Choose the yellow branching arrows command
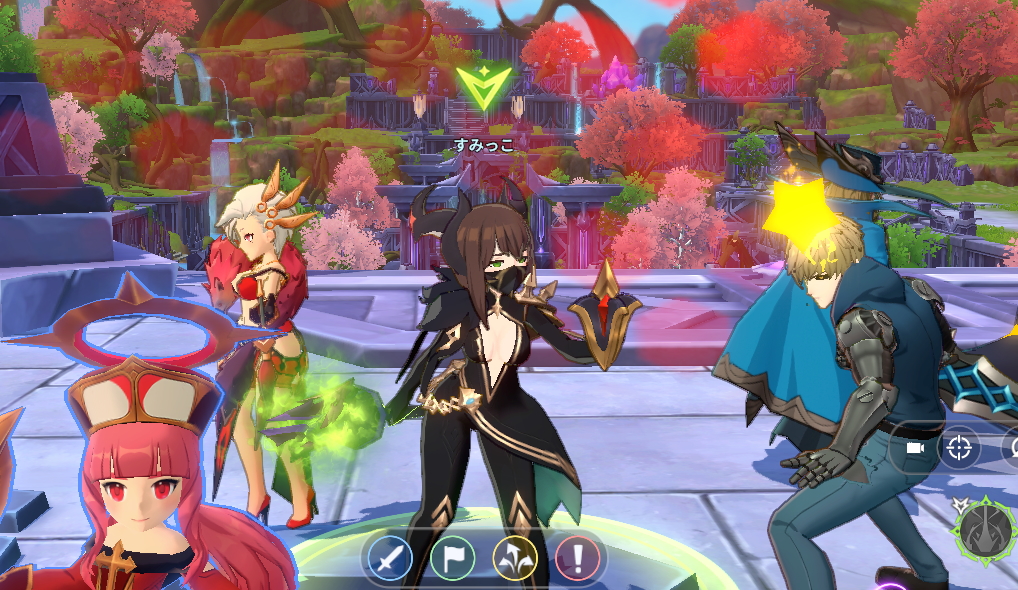The height and width of the screenshot is (590, 1018). pos(515,557)
